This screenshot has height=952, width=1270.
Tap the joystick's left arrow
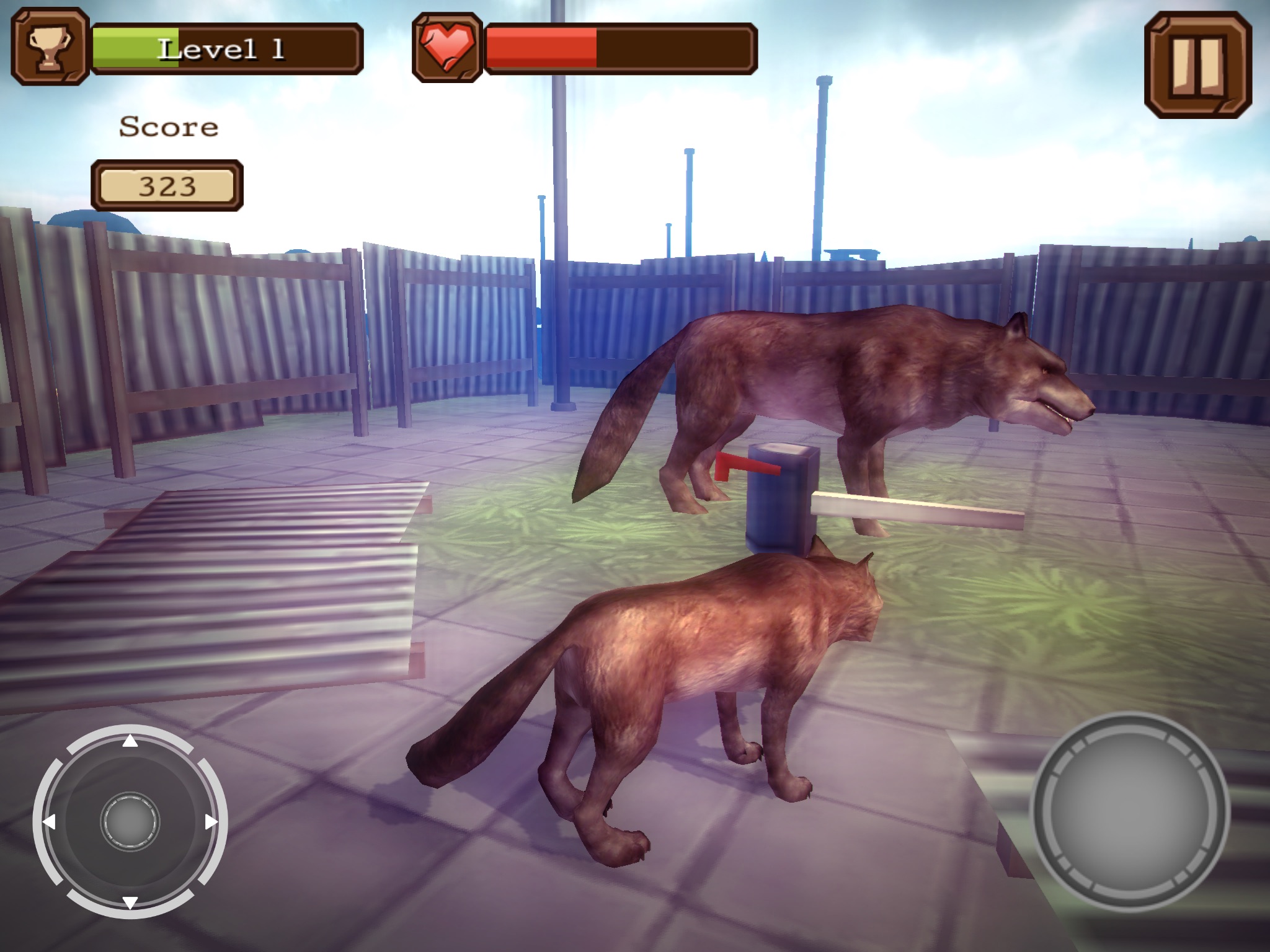point(49,822)
